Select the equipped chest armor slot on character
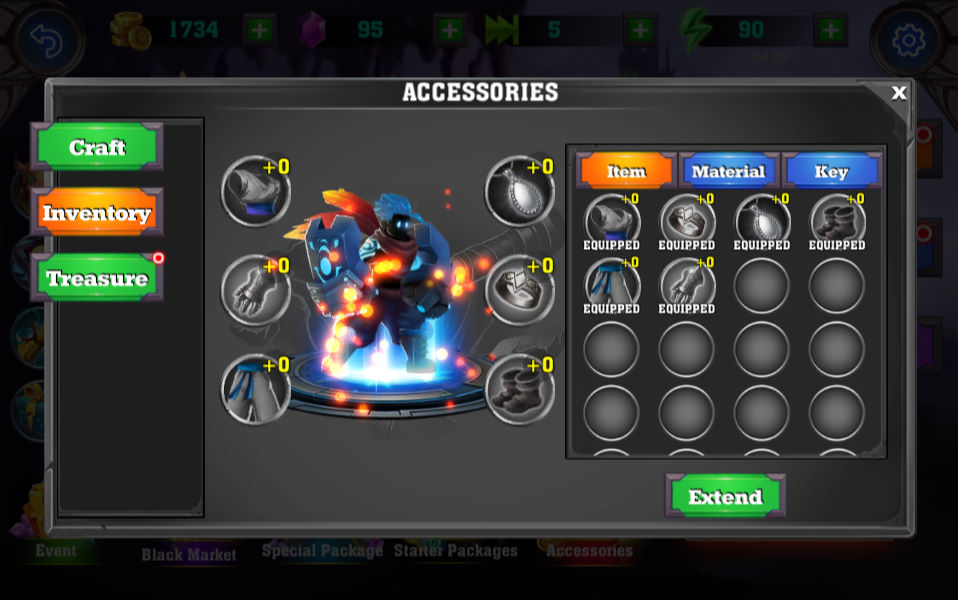Viewport: 958px width, 600px height. [520, 289]
